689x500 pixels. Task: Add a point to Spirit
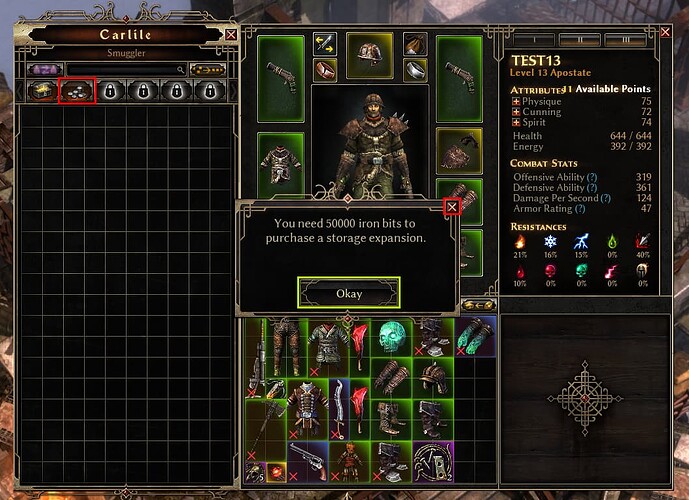[516, 122]
